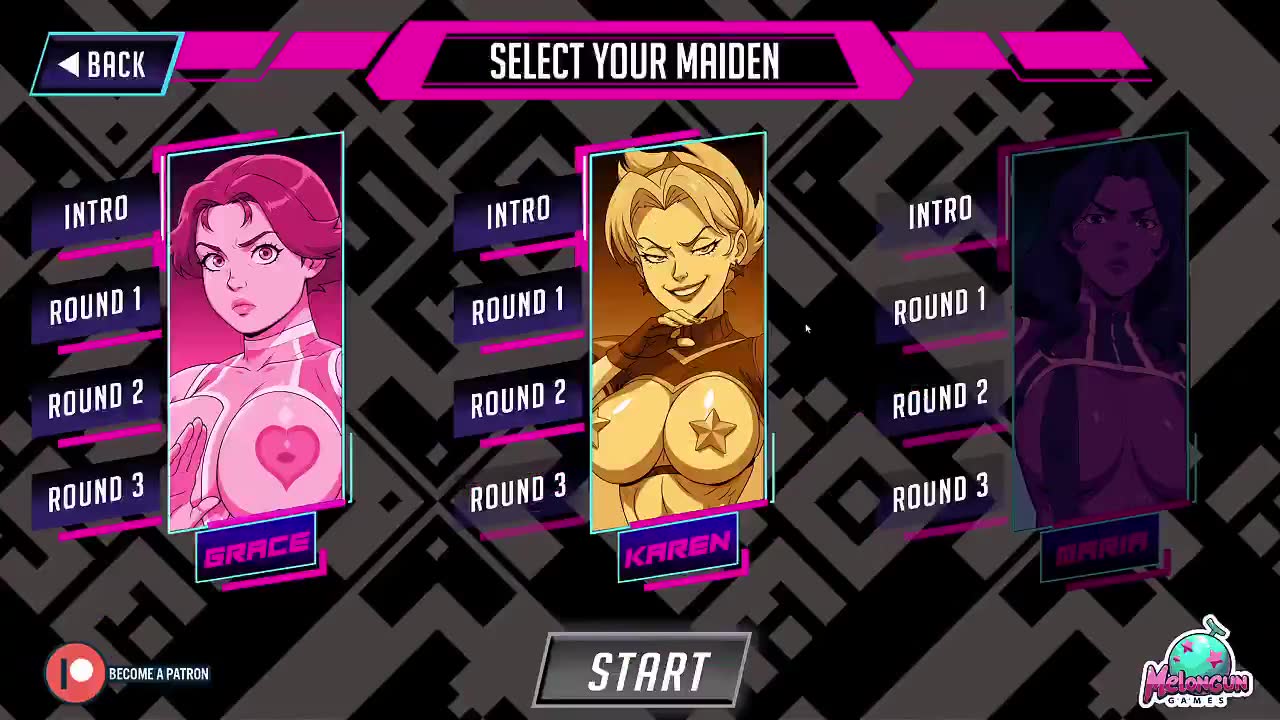Choose Round 2 for Maria
The width and height of the screenshot is (1280, 720).
940,399
